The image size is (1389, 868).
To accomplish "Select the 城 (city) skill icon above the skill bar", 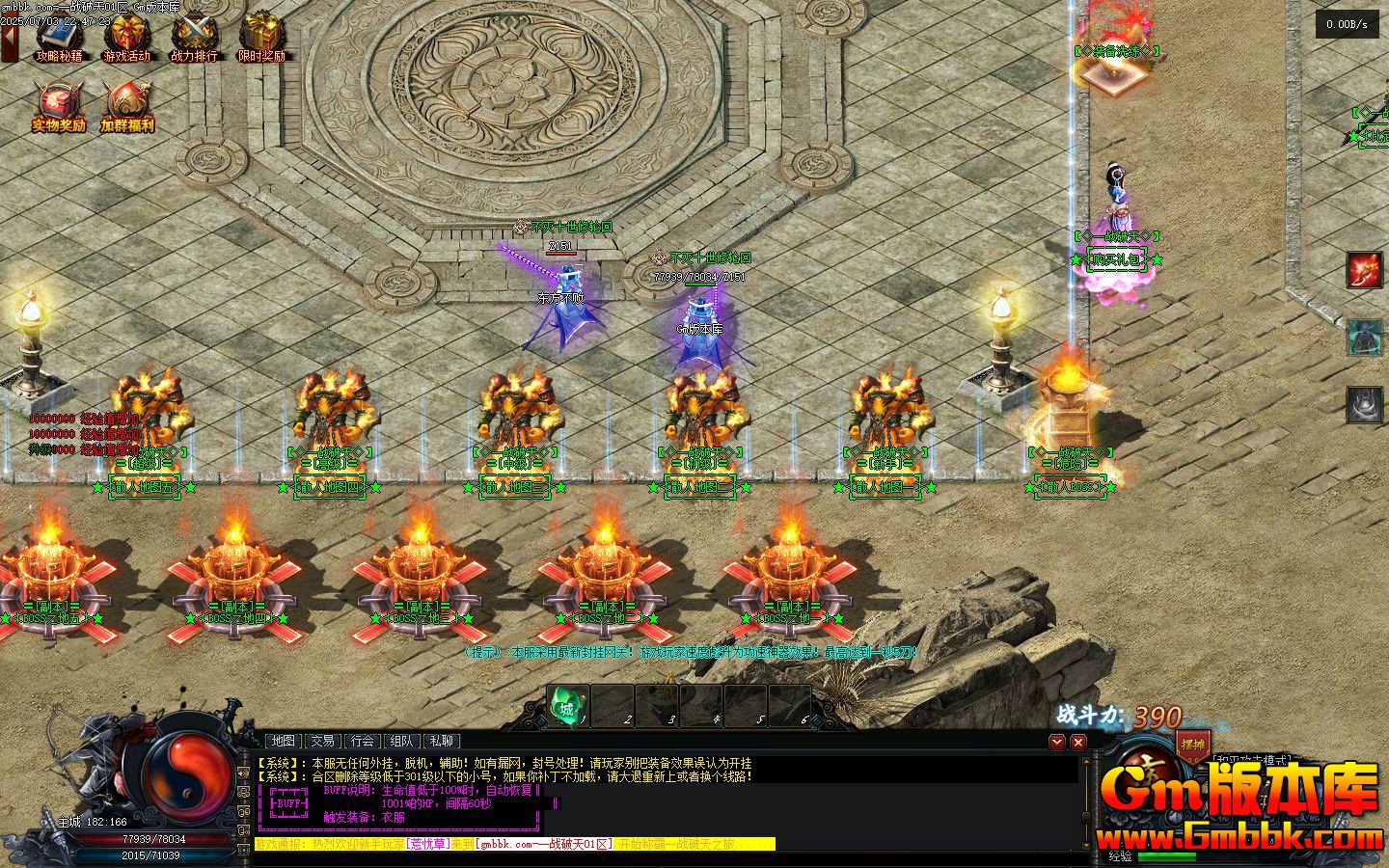I will pos(565,707).
